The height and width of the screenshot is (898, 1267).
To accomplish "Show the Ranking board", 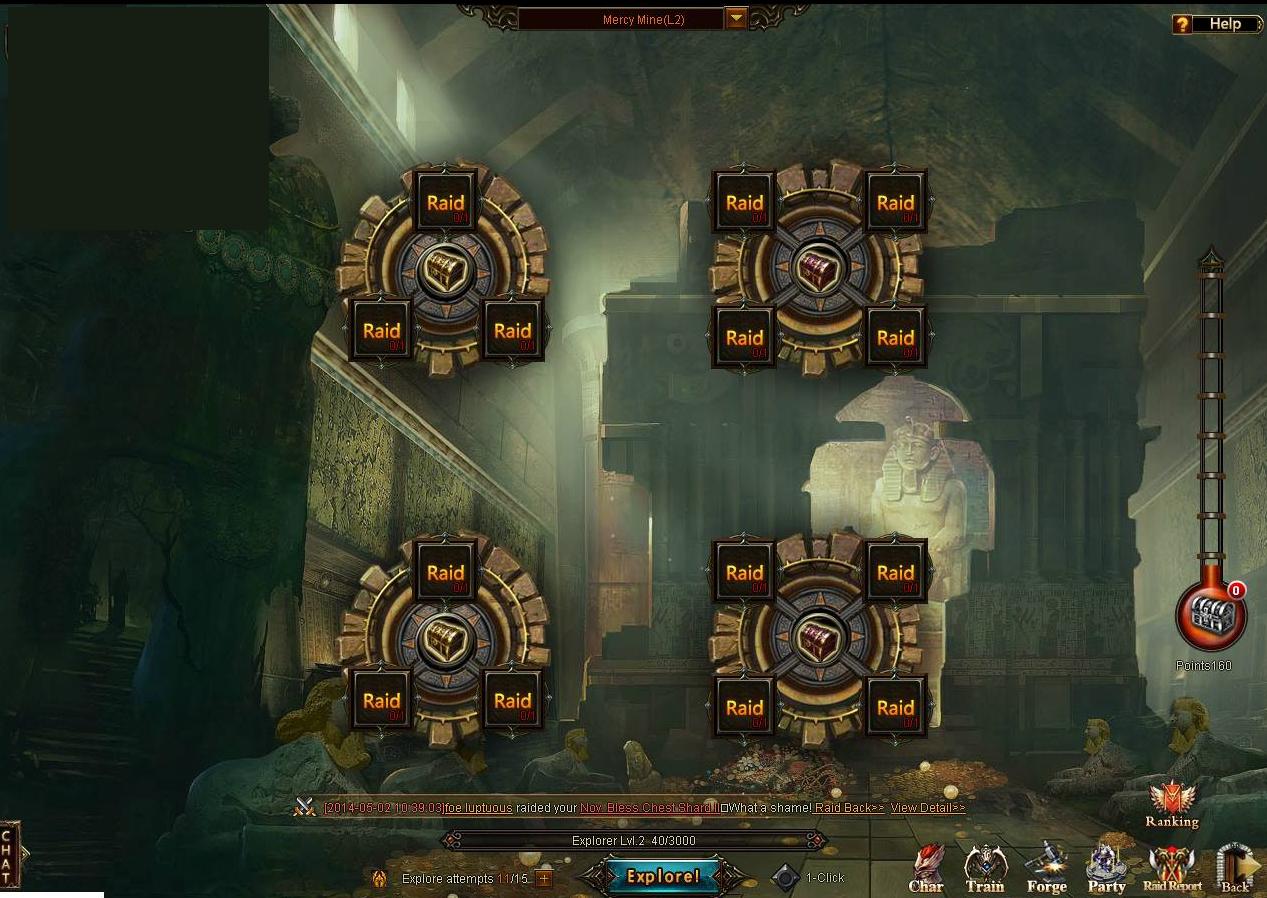I will coord(1172,804).
